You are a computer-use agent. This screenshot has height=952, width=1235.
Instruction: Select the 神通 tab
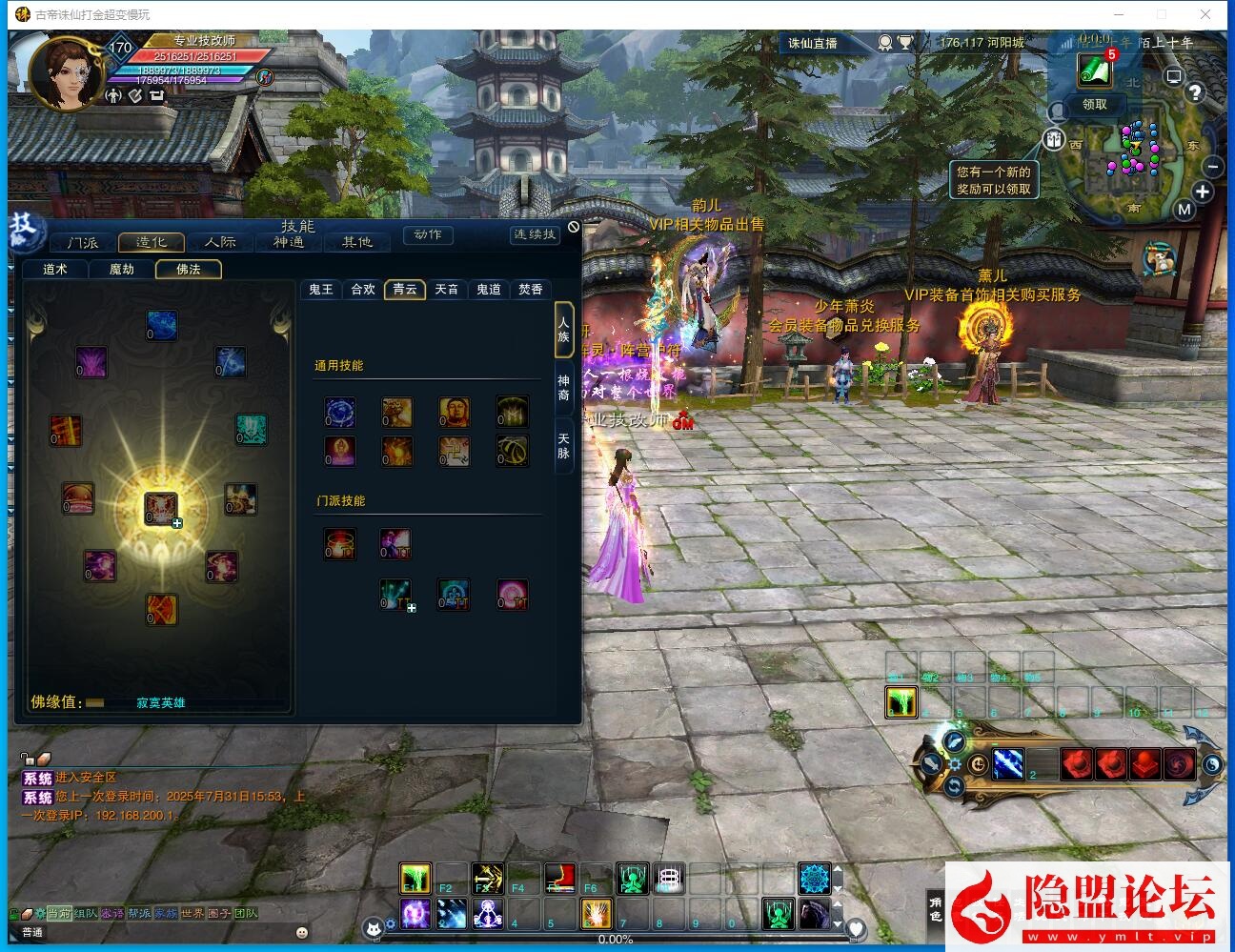point(289,243)
